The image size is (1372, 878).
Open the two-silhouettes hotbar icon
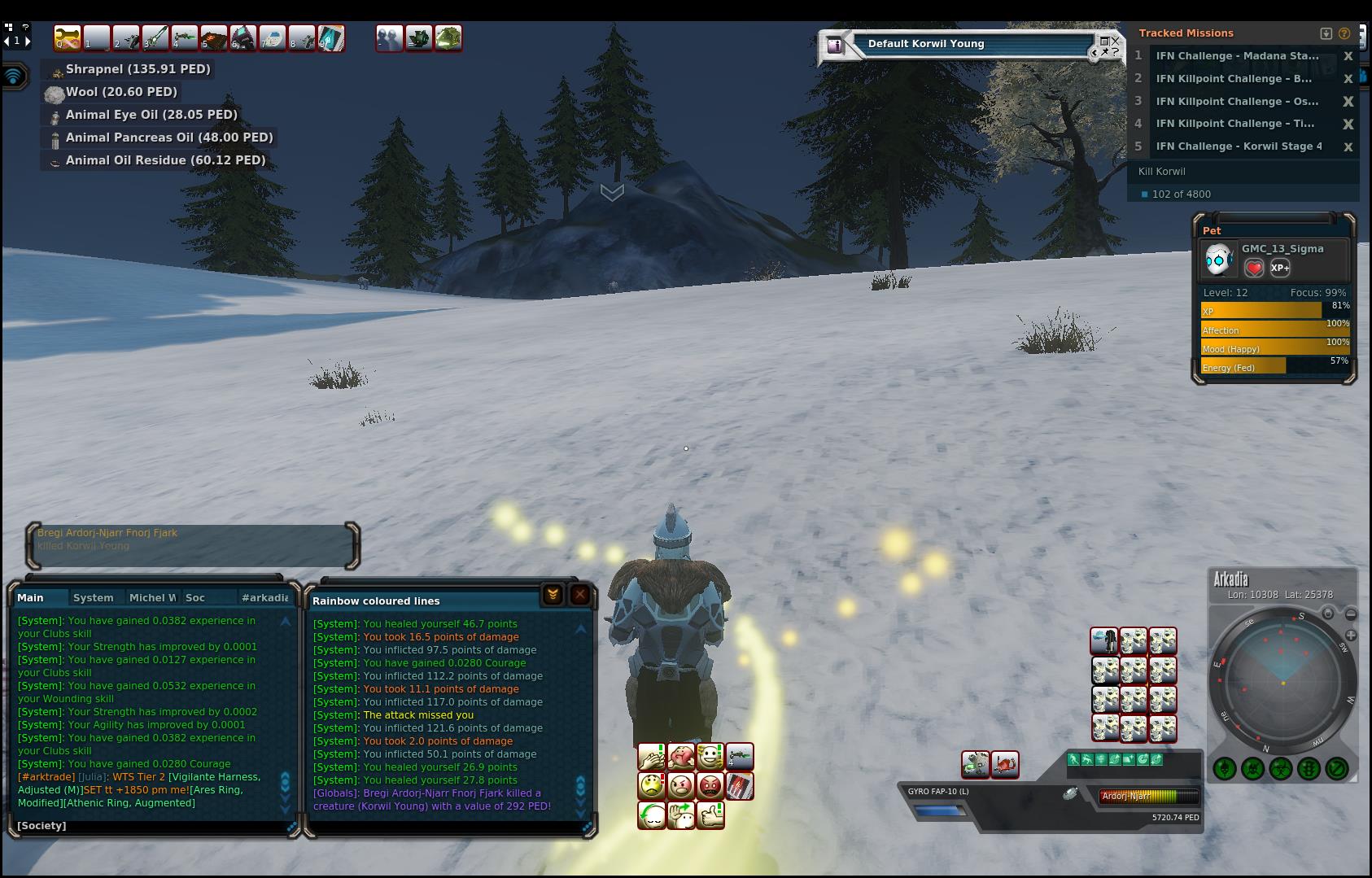(389, 37)
